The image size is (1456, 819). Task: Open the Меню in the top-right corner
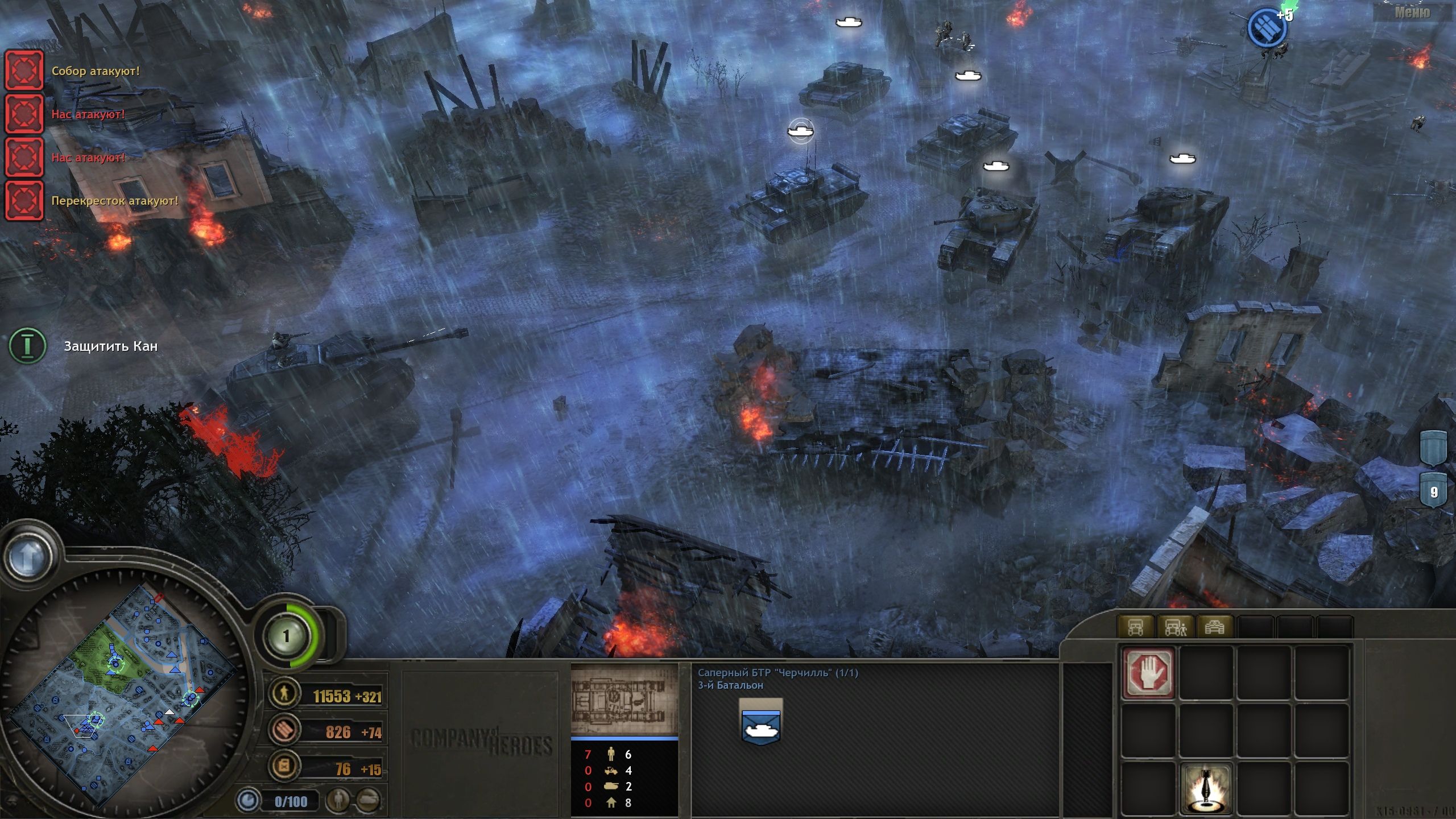(x=1414, y=13)
